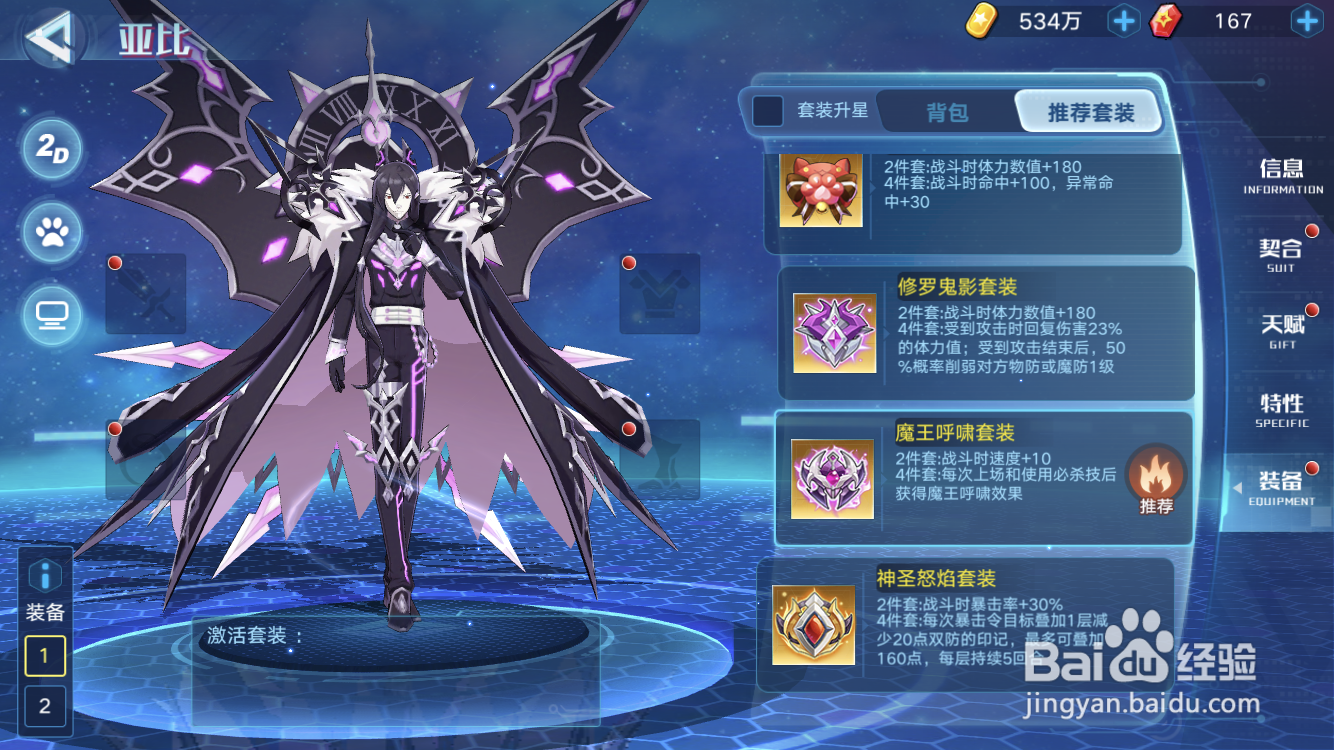This screenshot has width=1334, height=750.
Task: Select the 修罗鬼影套装 purple emblem icon
Action: point(835,330)
